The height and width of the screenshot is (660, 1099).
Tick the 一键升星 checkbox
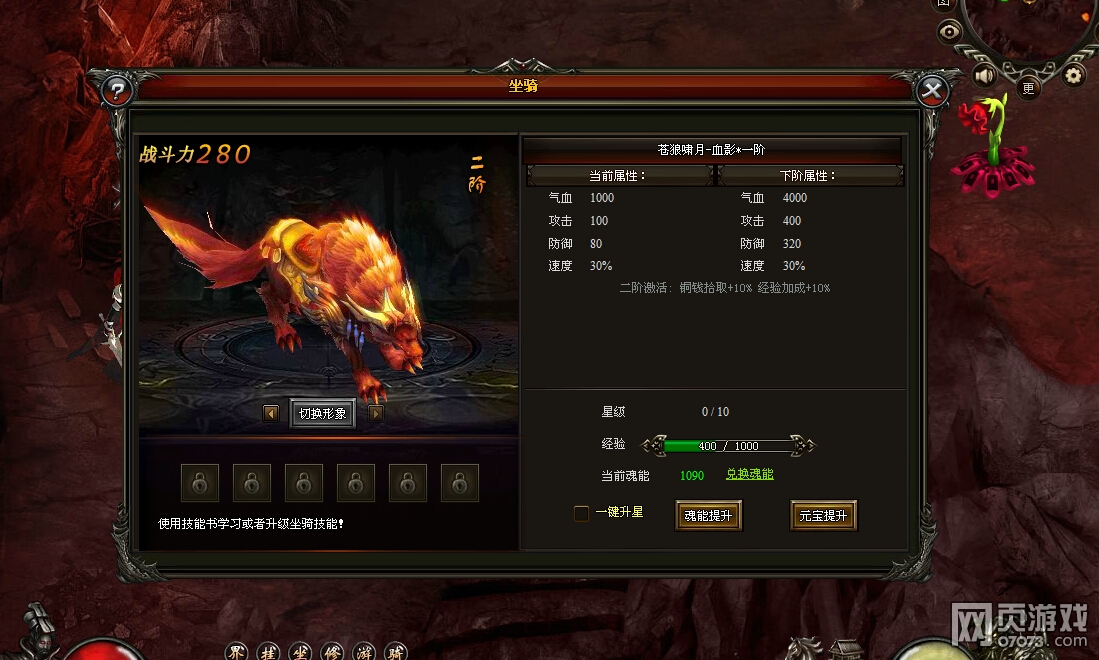click(x=581, y=514)
